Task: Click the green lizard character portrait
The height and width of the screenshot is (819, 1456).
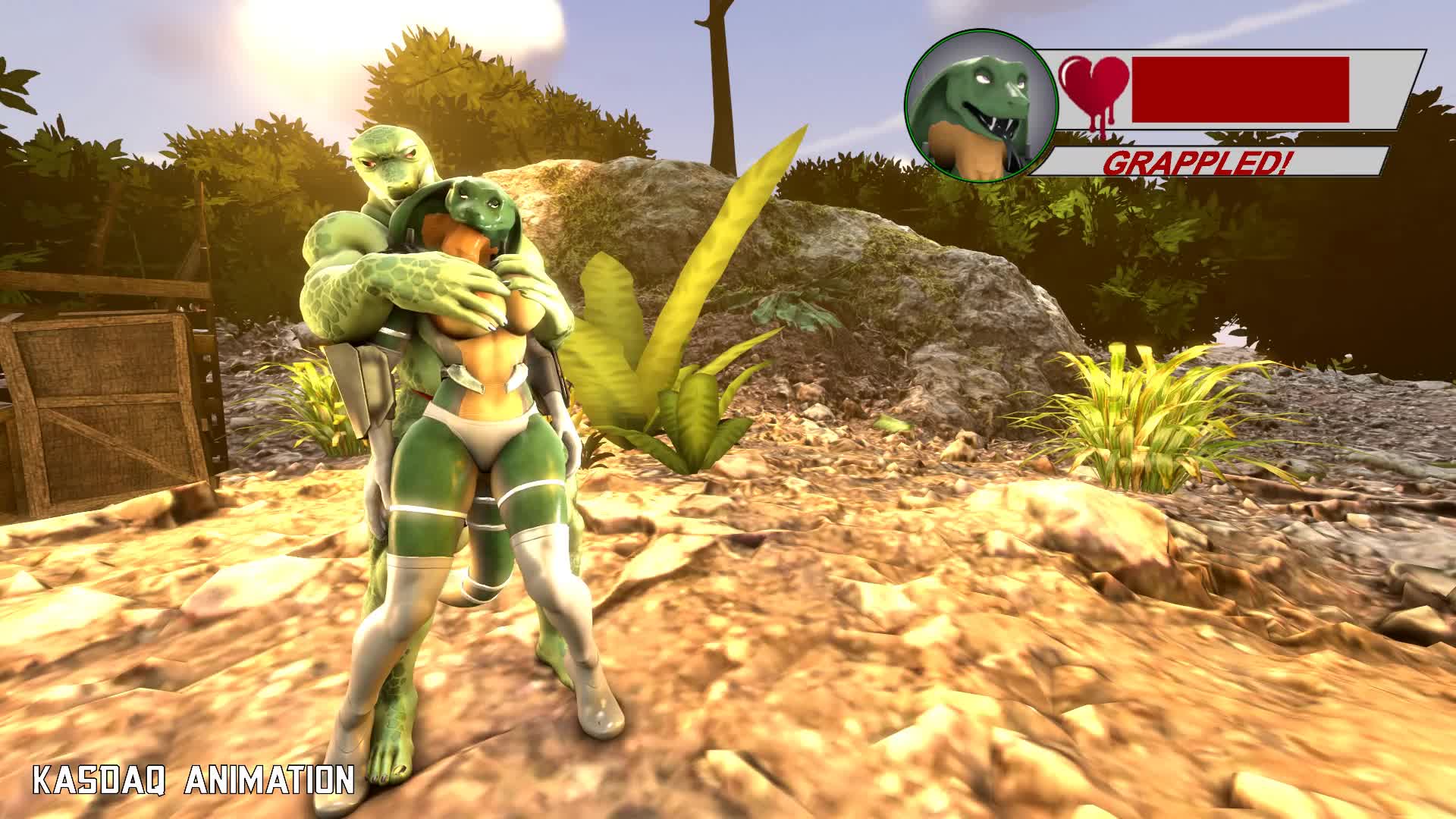Action: pos(981,107)
